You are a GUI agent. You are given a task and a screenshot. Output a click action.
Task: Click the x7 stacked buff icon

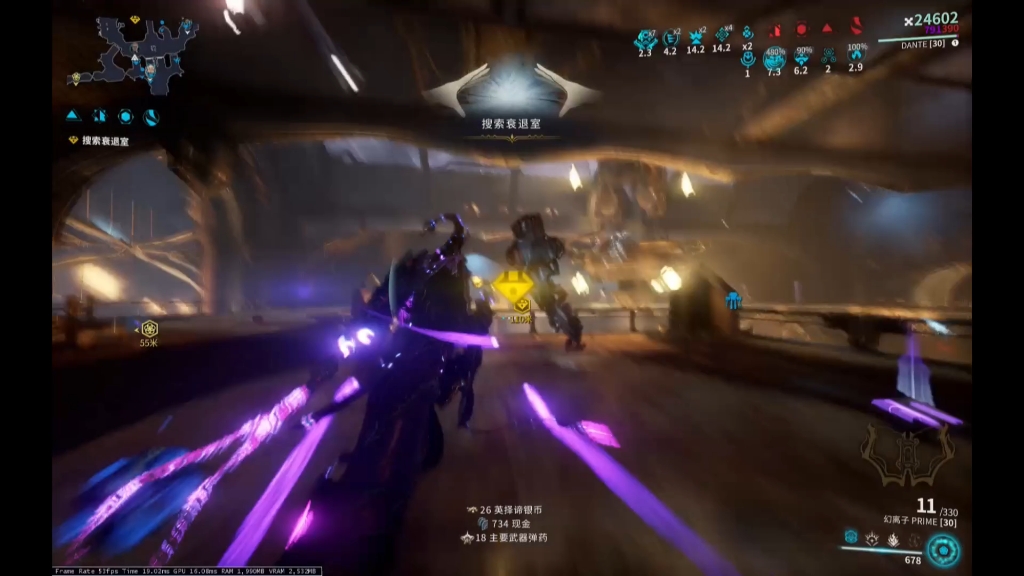pos(645,38)
